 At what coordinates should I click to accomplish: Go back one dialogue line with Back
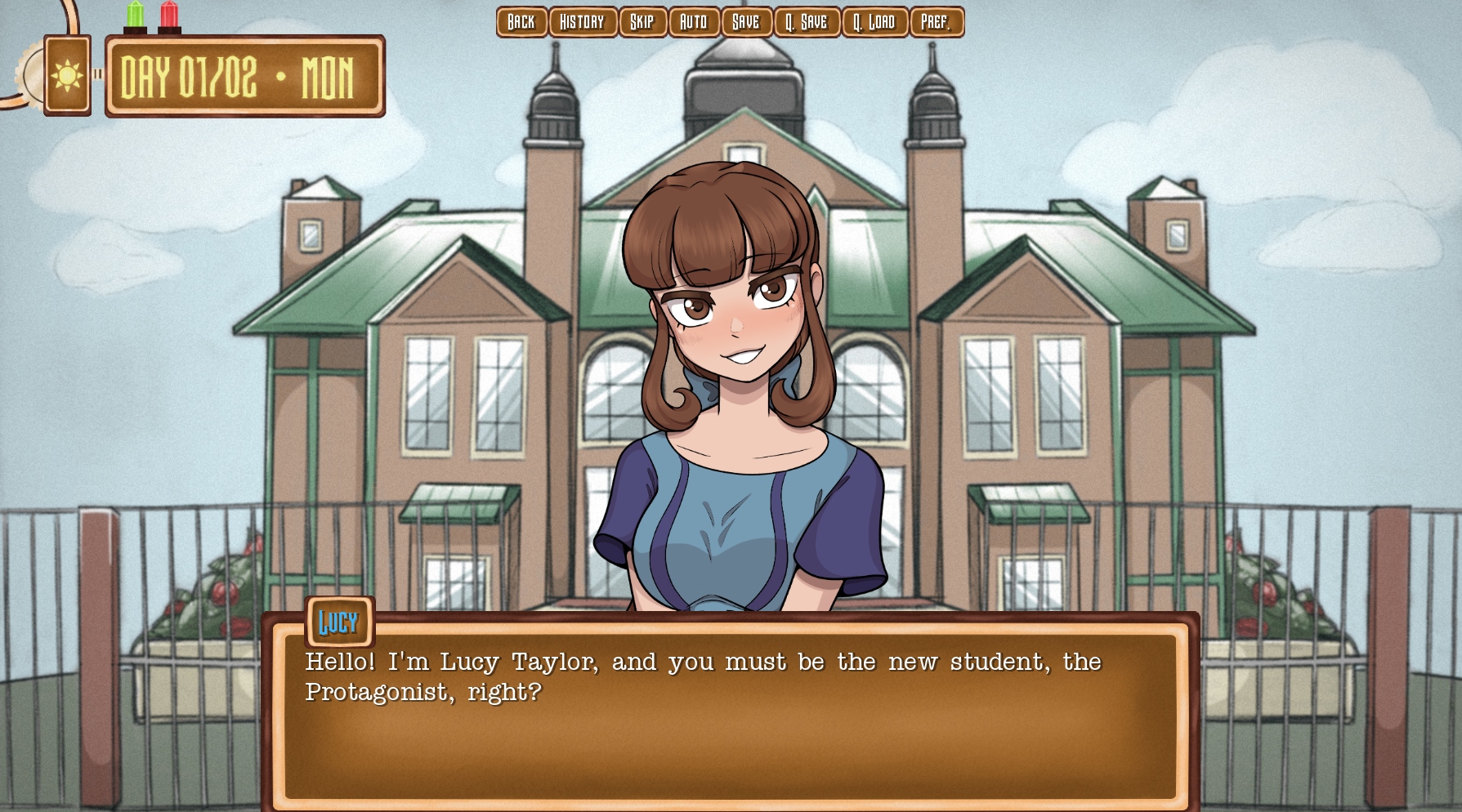[x=521, y=22]
